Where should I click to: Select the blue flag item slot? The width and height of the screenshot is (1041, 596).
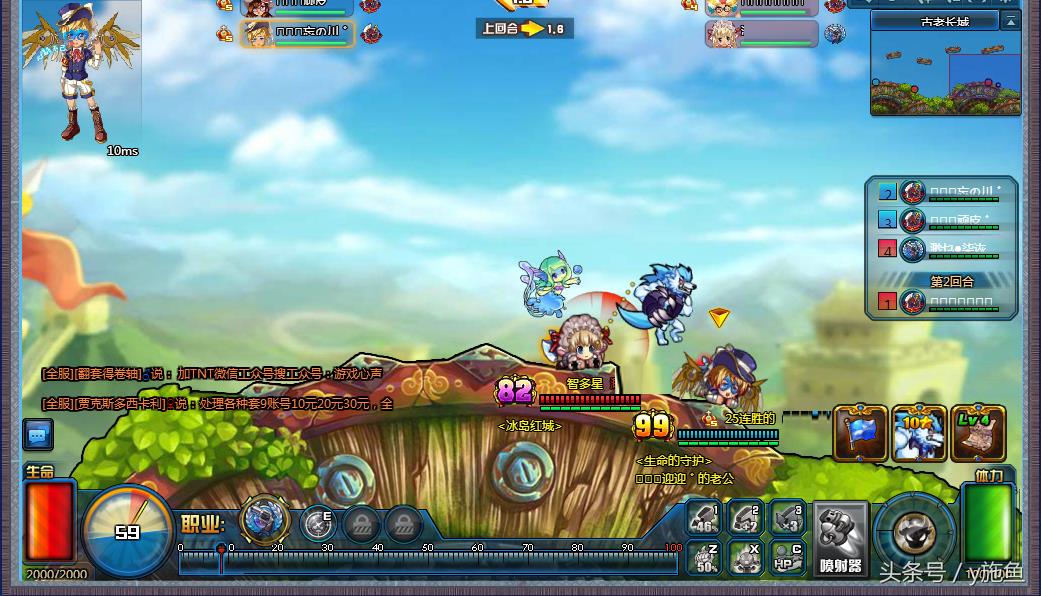(860, 434)
